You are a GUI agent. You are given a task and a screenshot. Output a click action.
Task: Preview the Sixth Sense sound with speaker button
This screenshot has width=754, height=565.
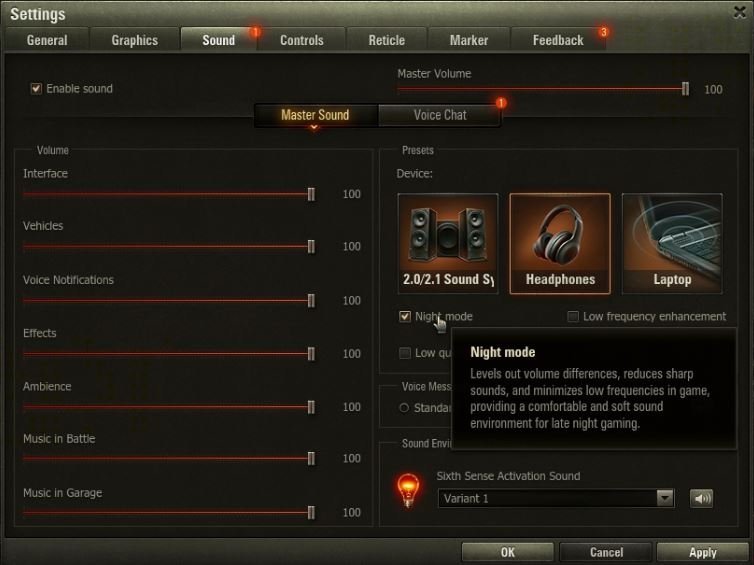click(x=701, y=498)
